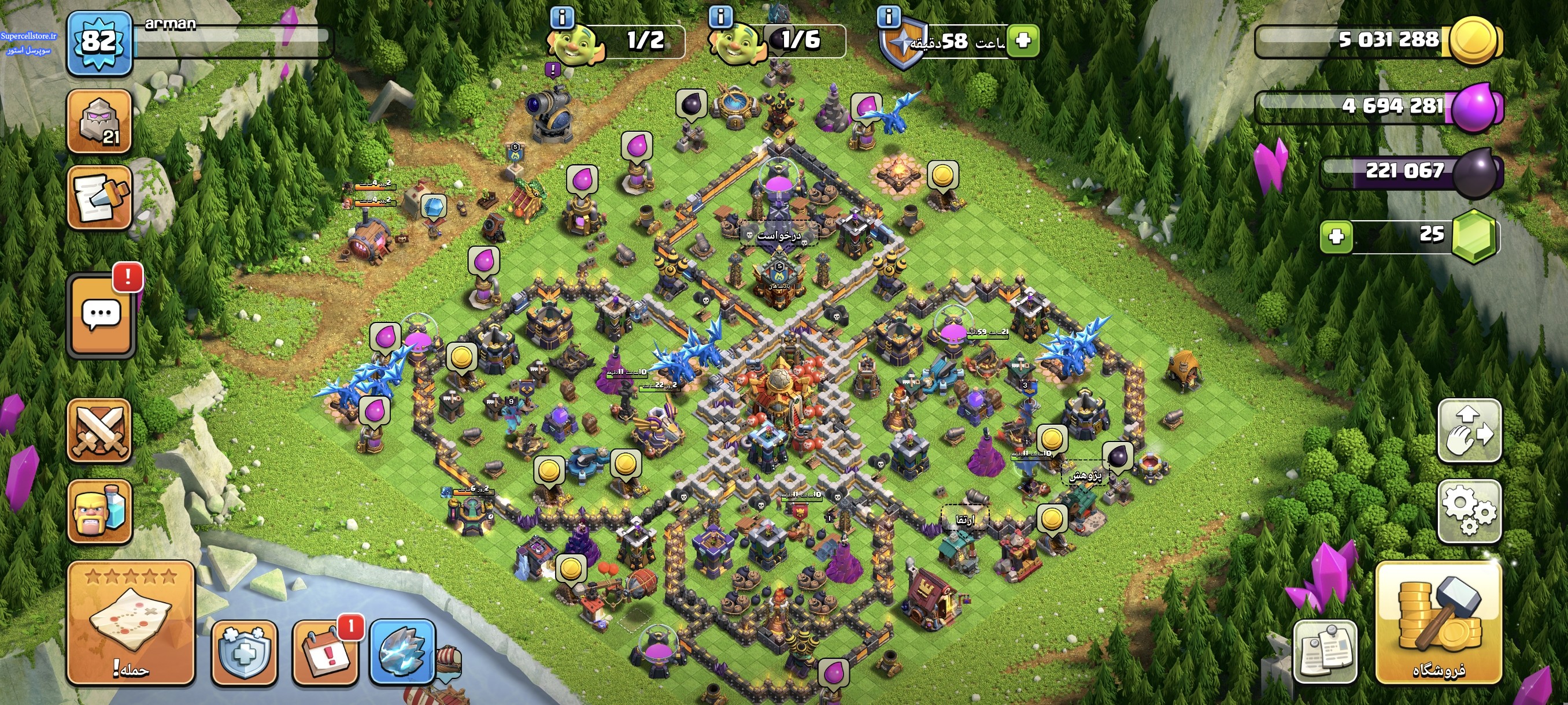
Task: Show info for the 1/6 goblin builder counter
Action: pyautogui.click(x=721, y=16)
